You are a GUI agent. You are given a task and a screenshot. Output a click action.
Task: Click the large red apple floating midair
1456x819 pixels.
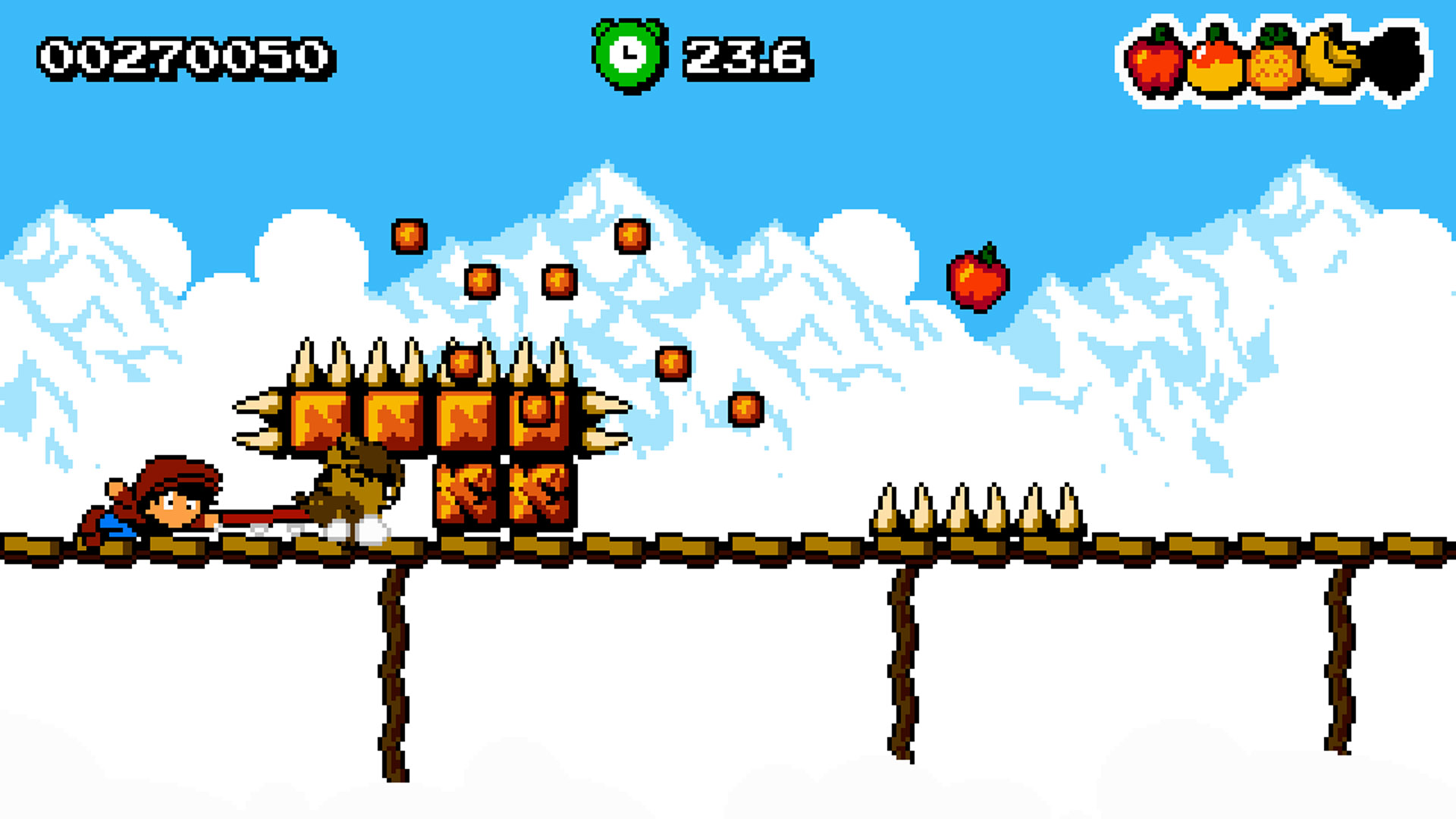(x=978, y=281)
